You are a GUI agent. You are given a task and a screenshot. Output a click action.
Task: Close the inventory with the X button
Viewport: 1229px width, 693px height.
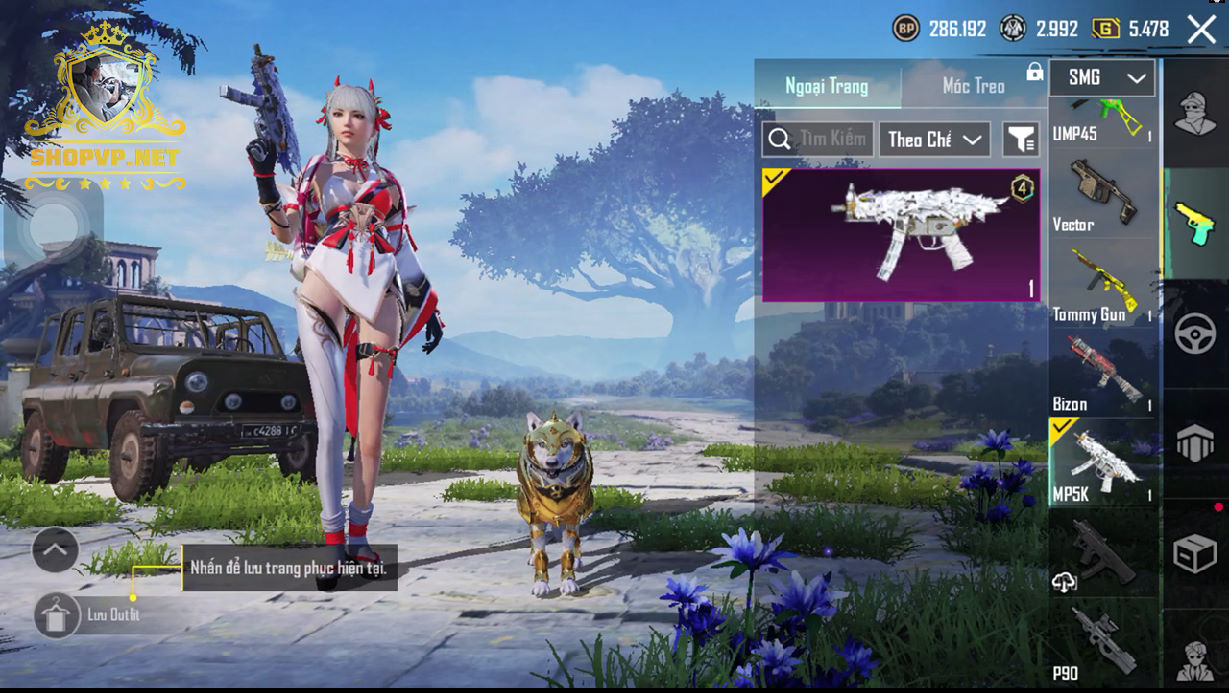point(1201,29)
